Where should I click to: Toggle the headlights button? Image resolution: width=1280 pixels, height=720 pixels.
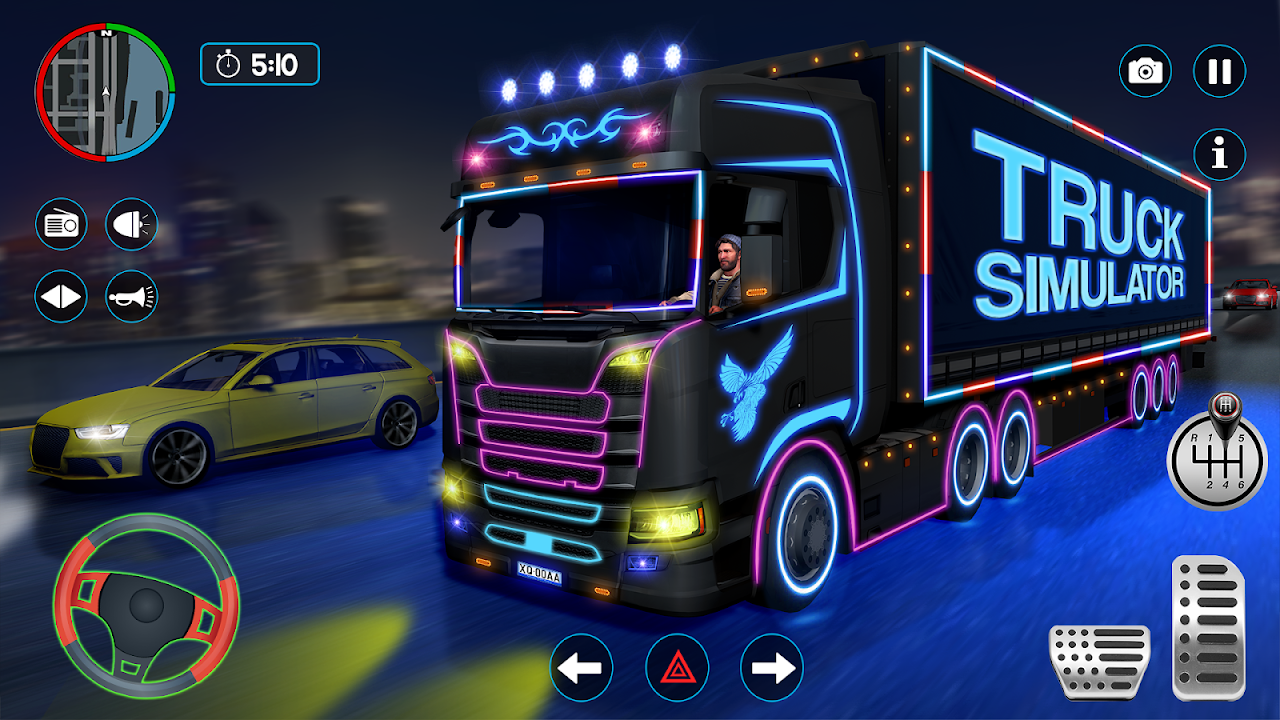131,223
